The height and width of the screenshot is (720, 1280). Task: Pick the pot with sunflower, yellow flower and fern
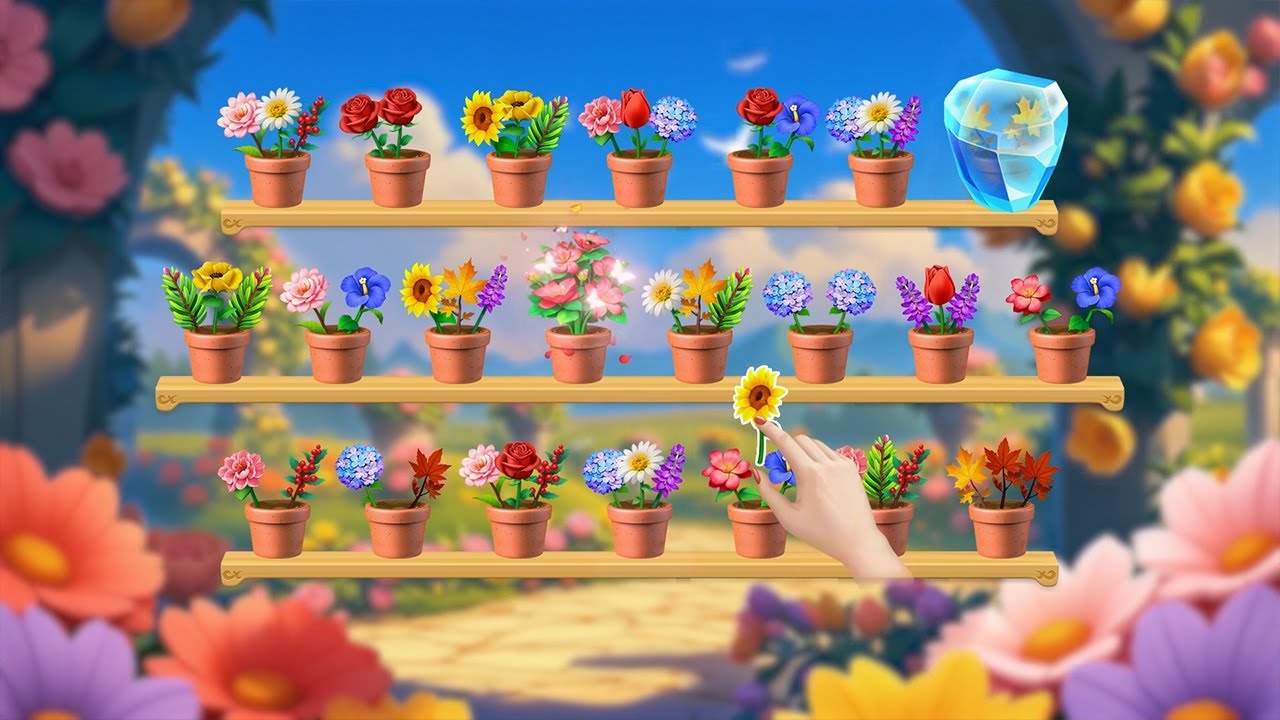click(518, 177)
